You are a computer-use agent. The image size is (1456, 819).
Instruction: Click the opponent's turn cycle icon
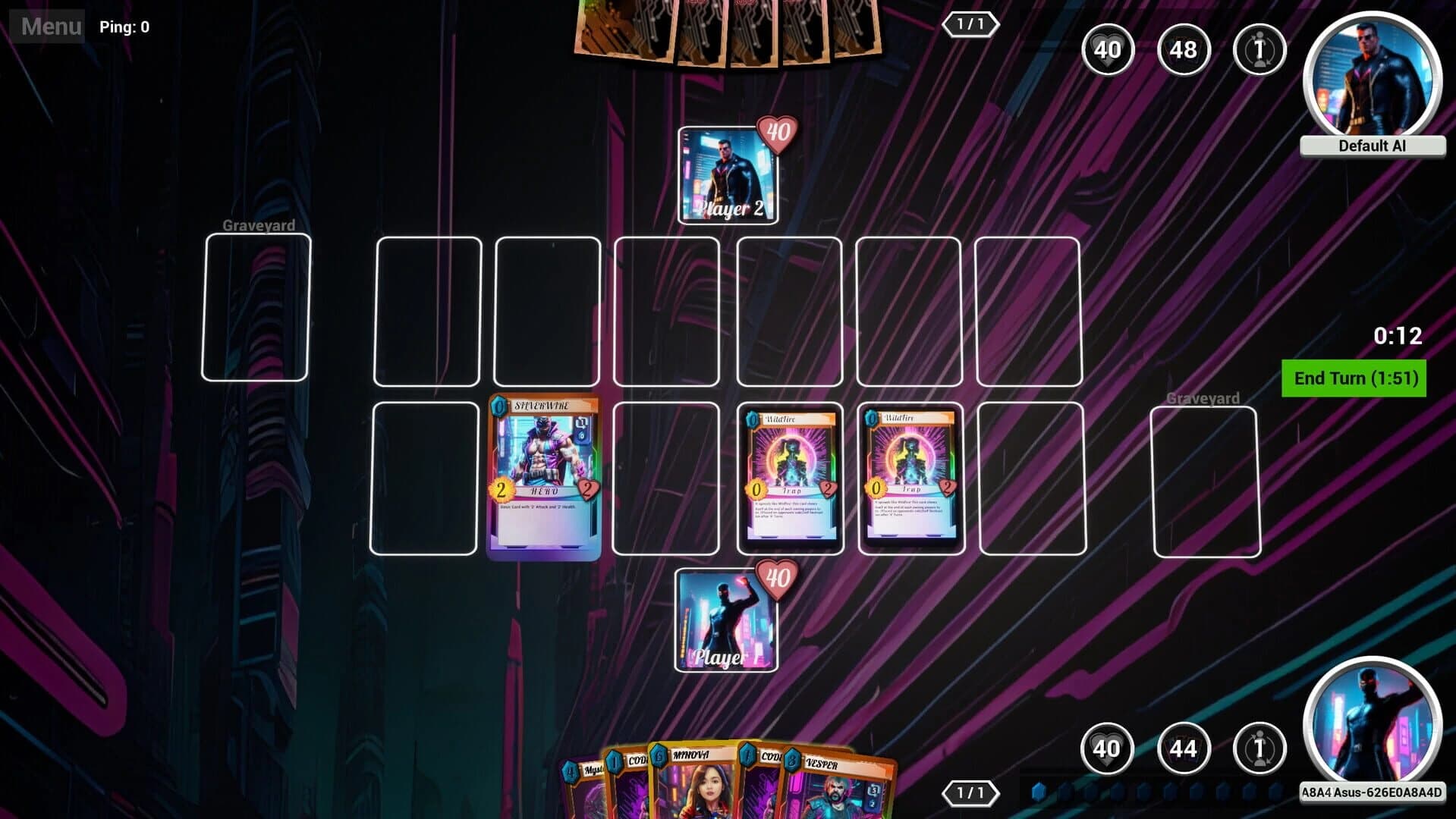tap(1259, 50)
